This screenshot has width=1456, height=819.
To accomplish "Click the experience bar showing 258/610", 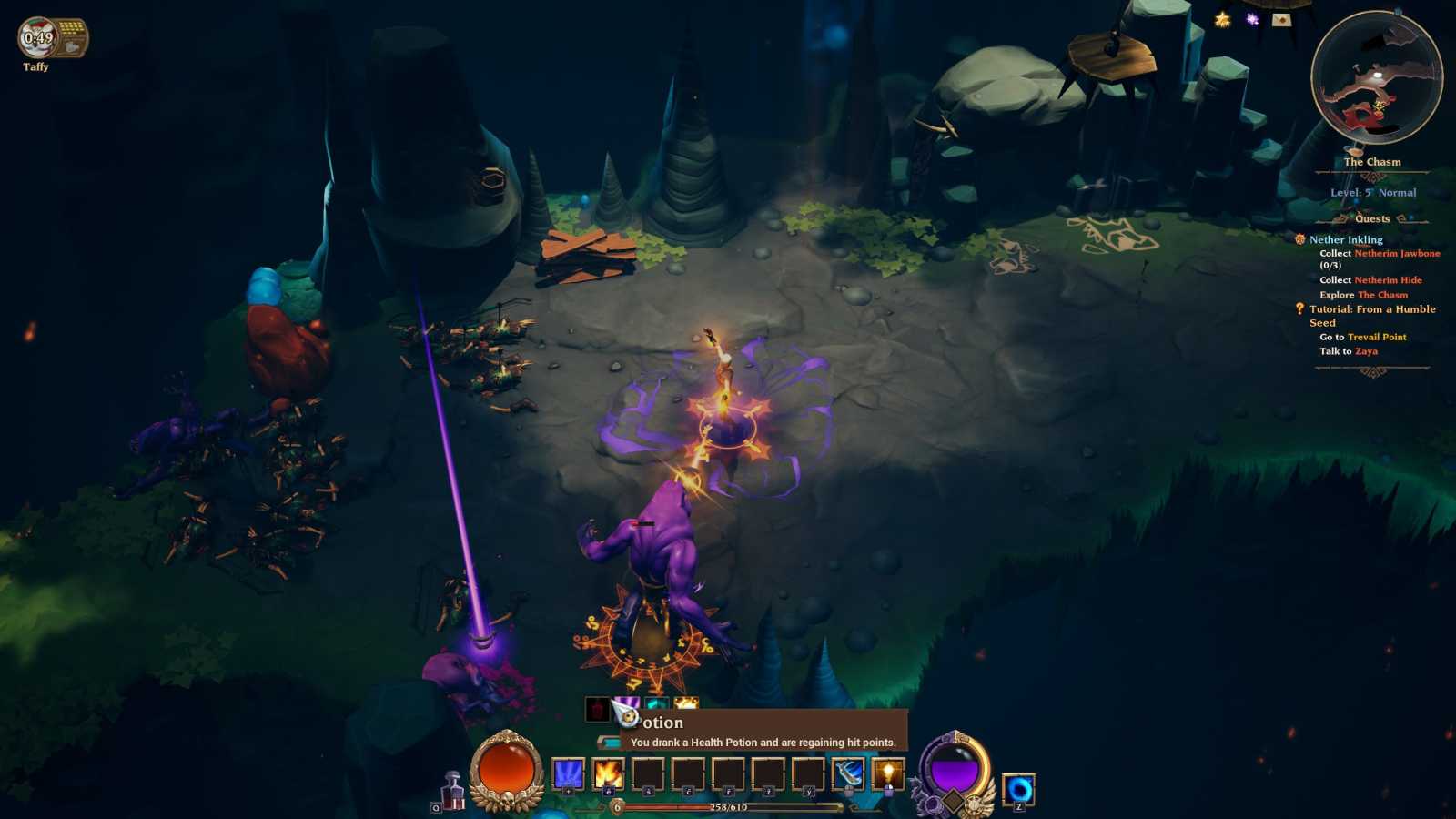I will click(728, 805).
